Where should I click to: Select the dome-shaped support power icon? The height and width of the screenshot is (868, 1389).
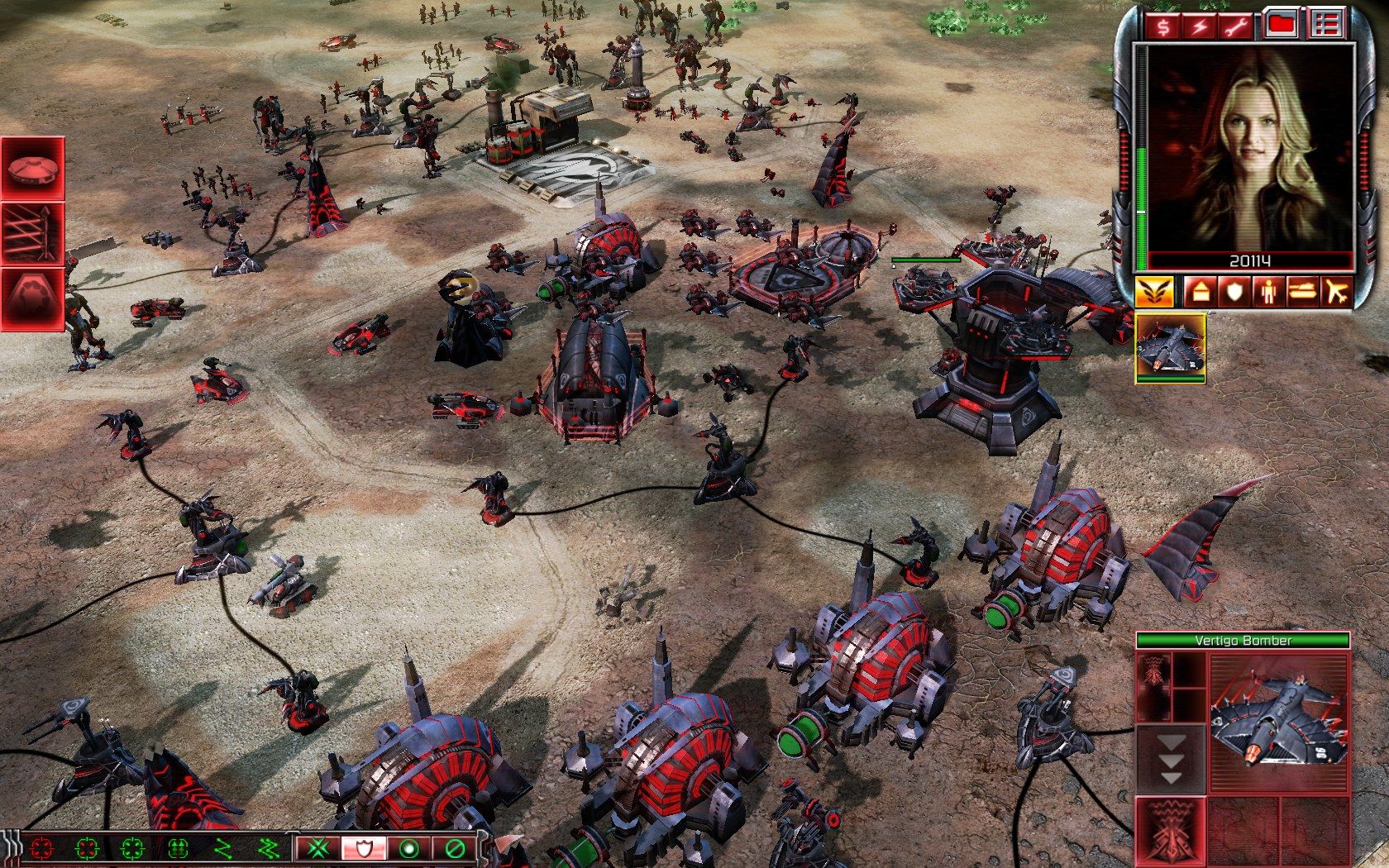tap(33, 168)
